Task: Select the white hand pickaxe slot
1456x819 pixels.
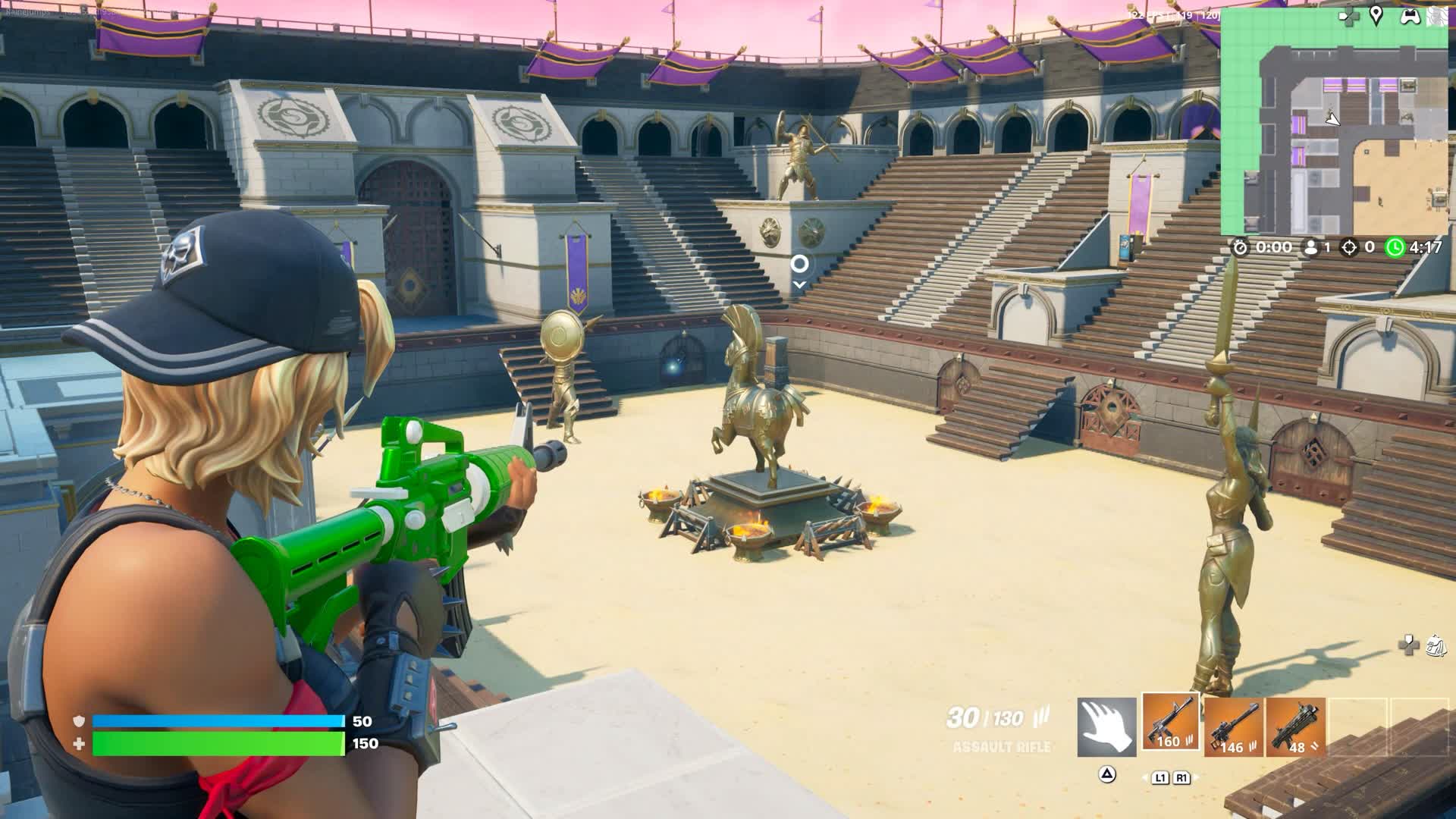Action: pos(1106,727)
